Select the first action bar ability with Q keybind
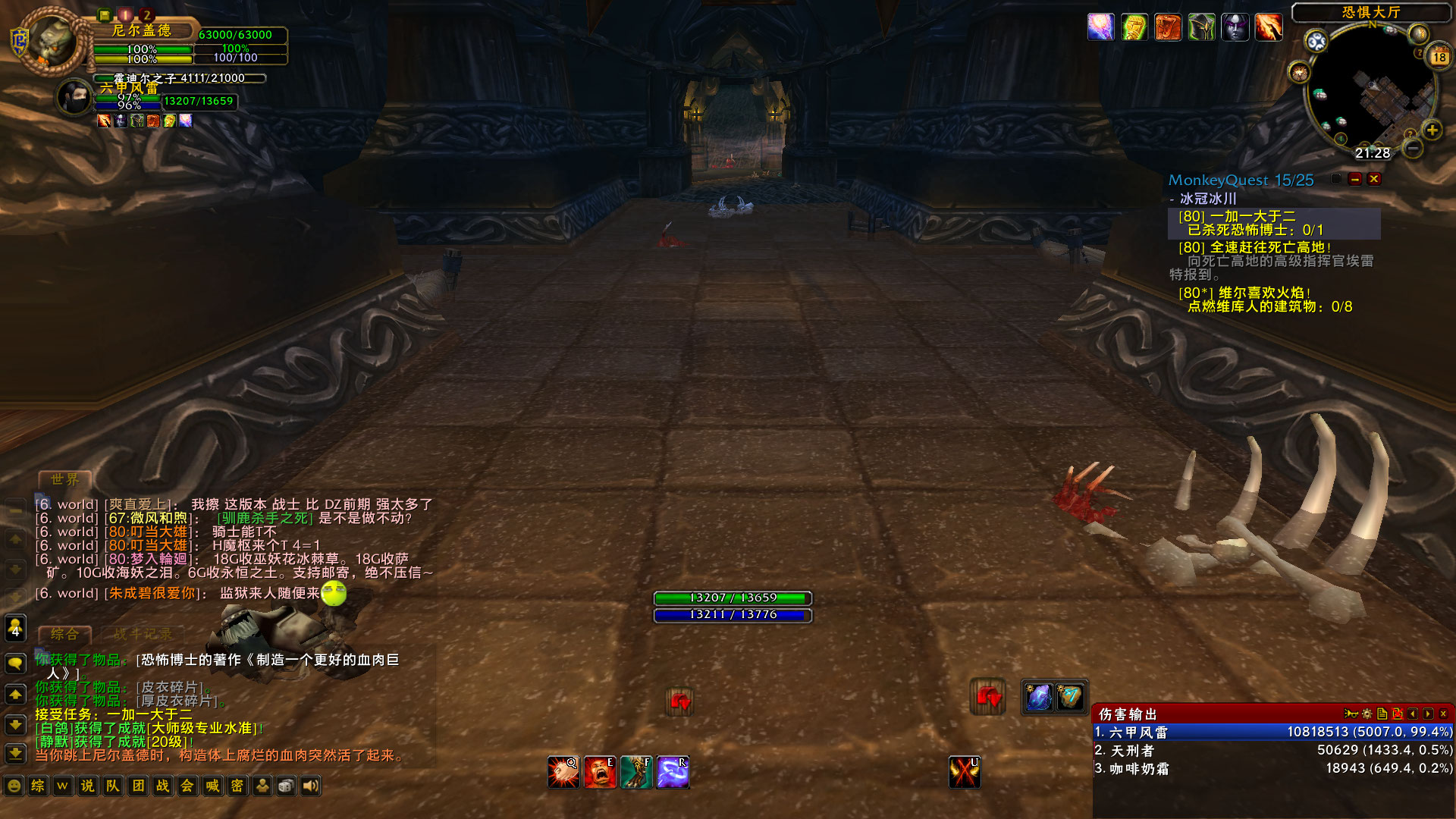This screenshot has width=1456, height=819. [x=564, y=771]
